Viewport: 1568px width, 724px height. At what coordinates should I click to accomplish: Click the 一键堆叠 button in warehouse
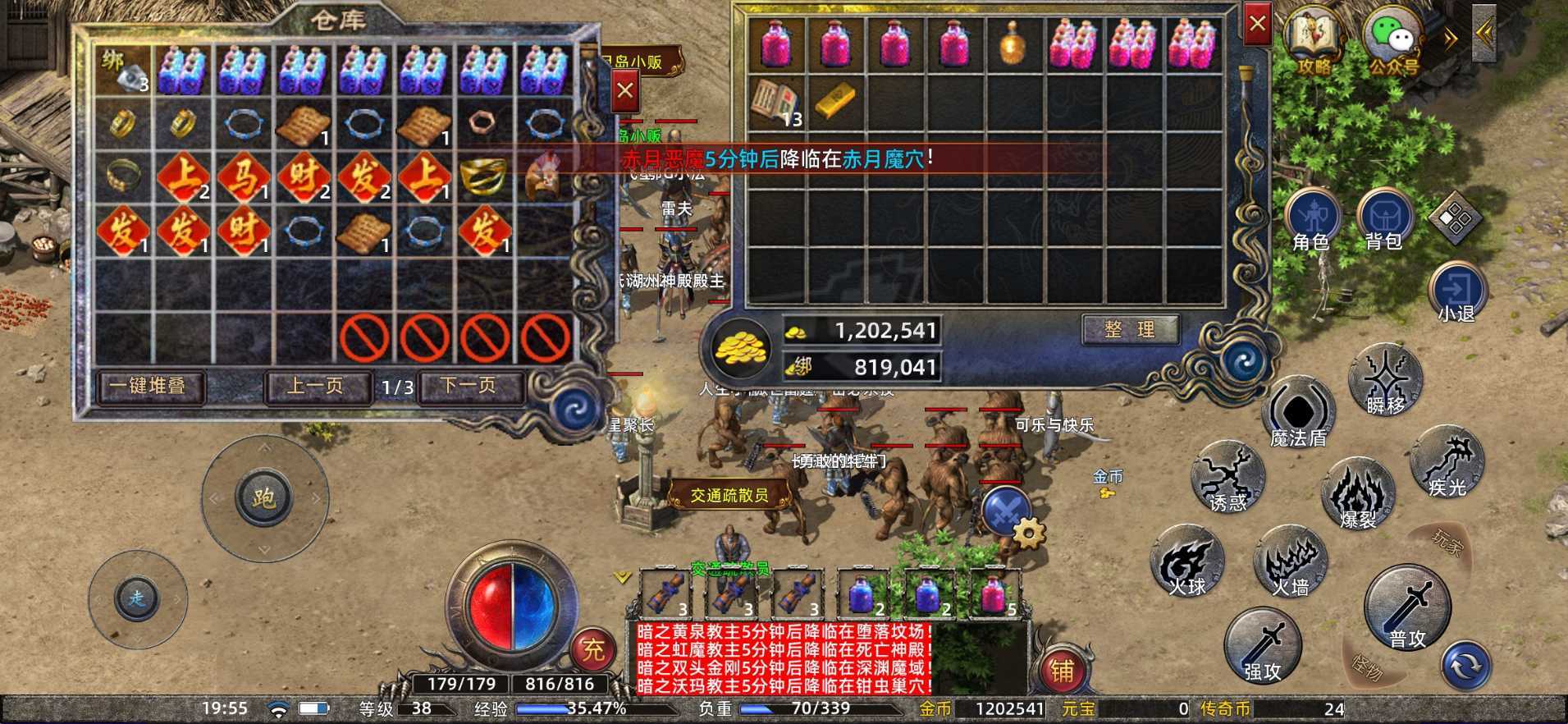[x=149, y=386]
